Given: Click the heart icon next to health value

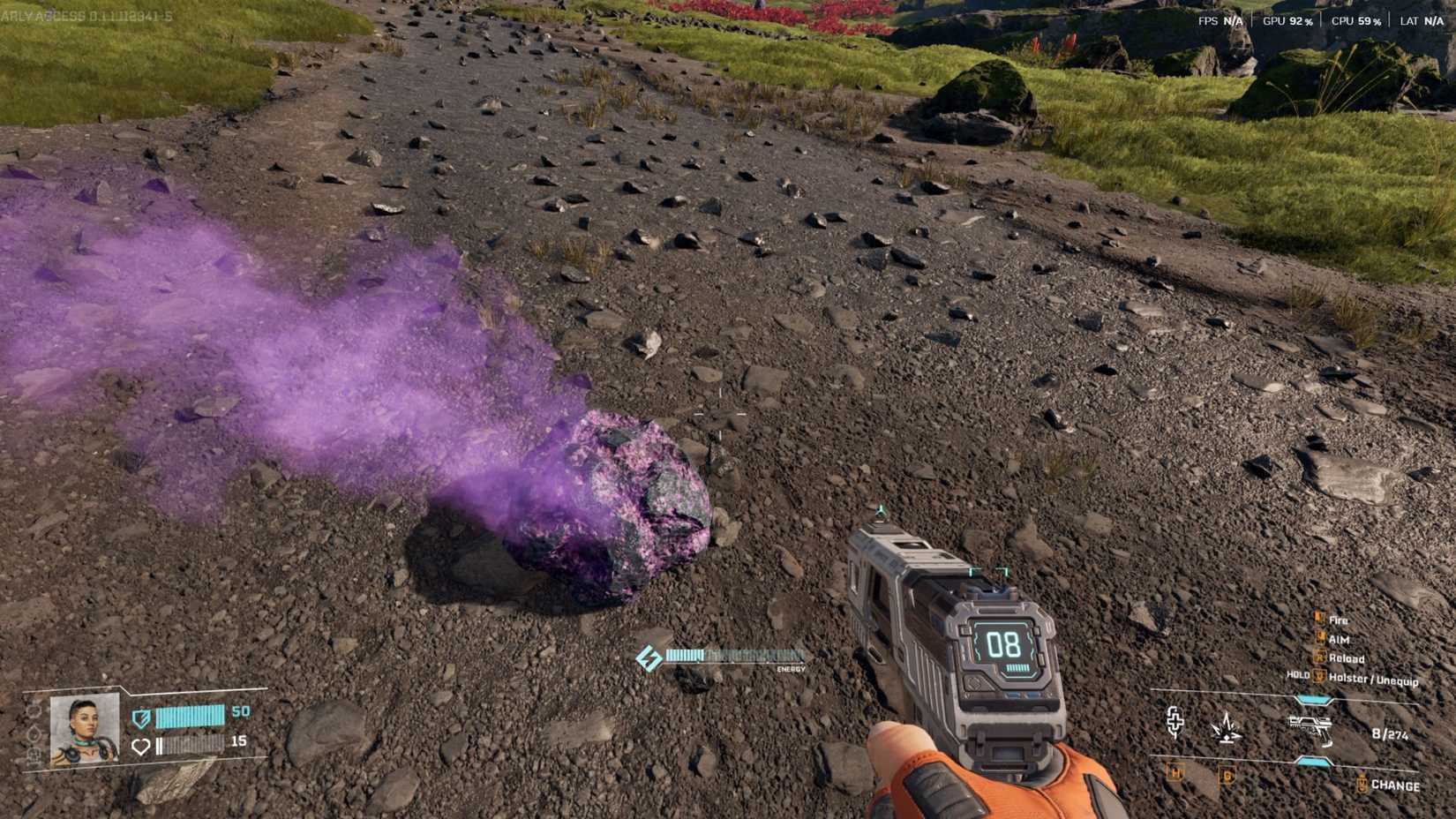Looking at the screenshot, I should (x=140, y=746).
